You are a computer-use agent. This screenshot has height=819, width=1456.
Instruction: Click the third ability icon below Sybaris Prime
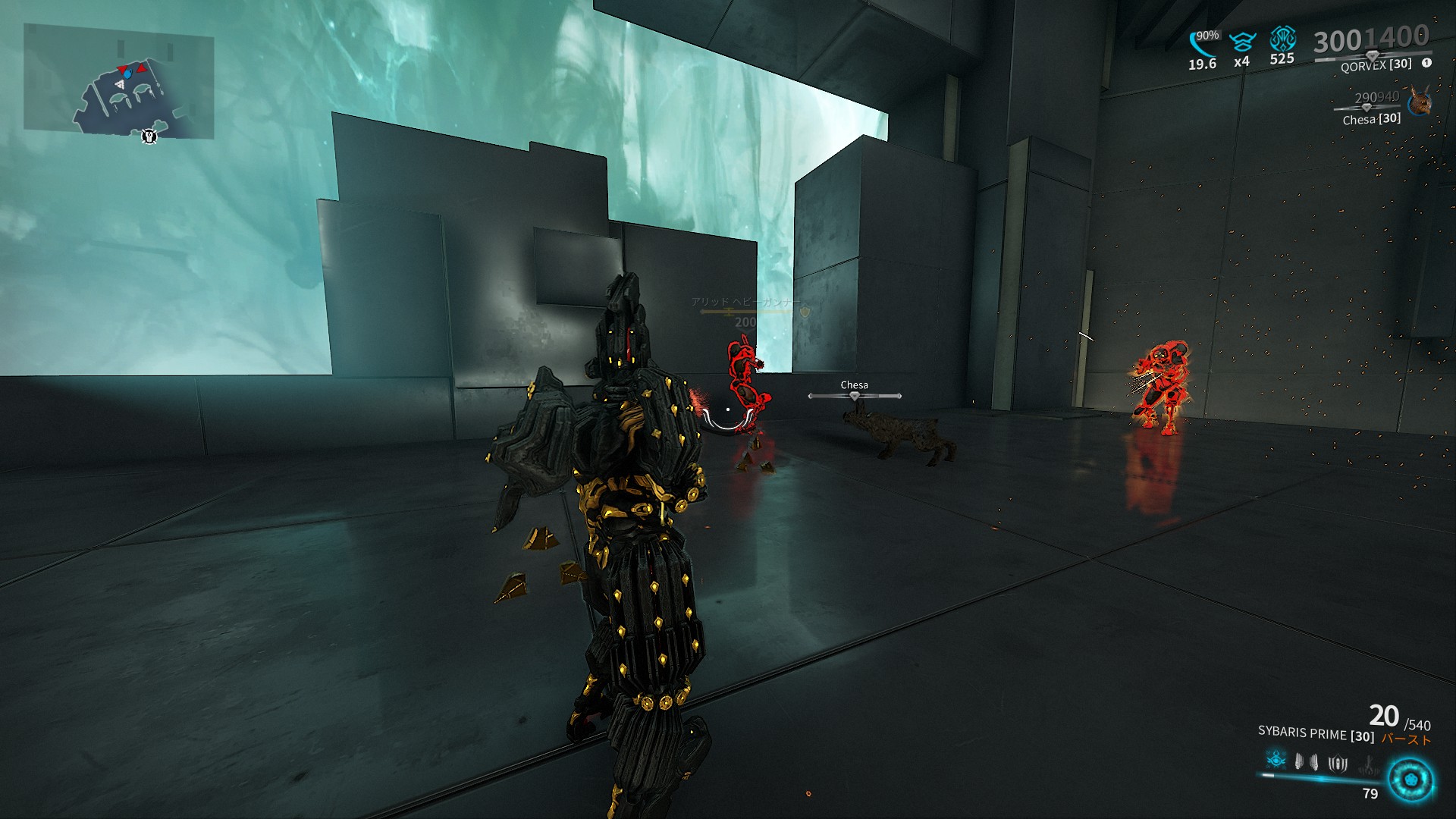coord(1314,763)
